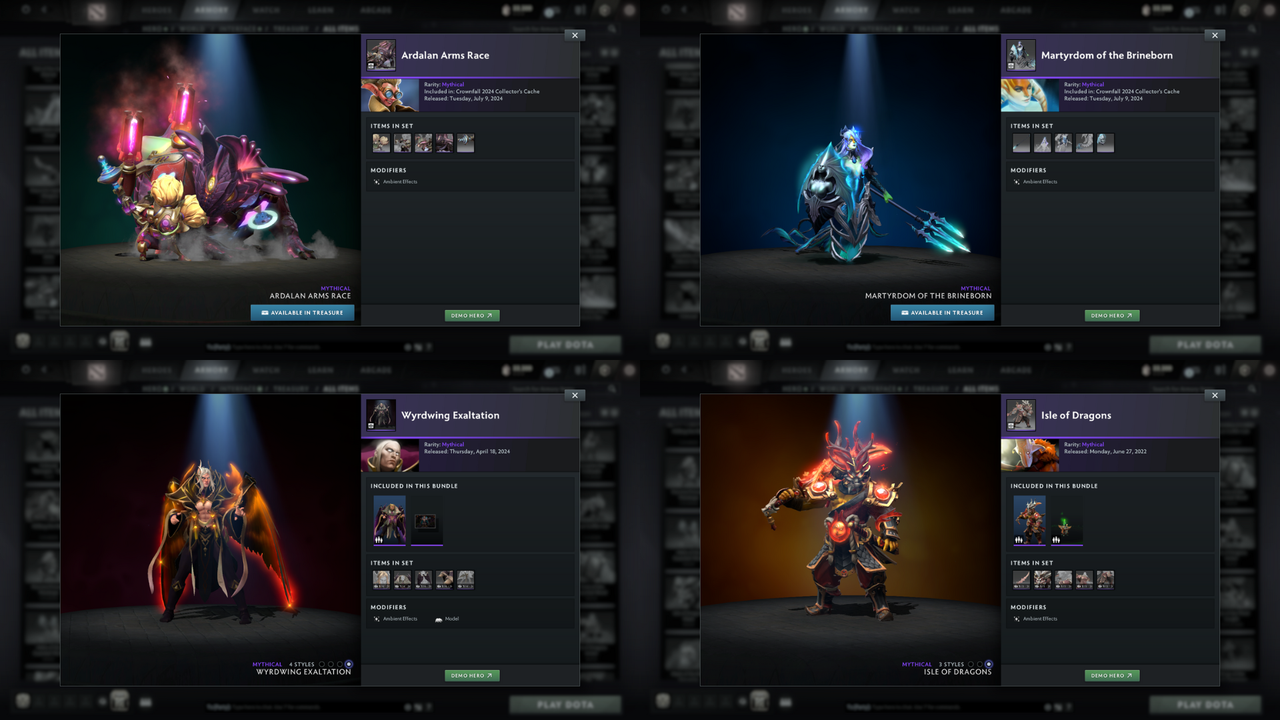The height and width of the screenshot is (720, 1280).
Task: Select the first style dot for Isle of Dragons
Action: point(971,664)
